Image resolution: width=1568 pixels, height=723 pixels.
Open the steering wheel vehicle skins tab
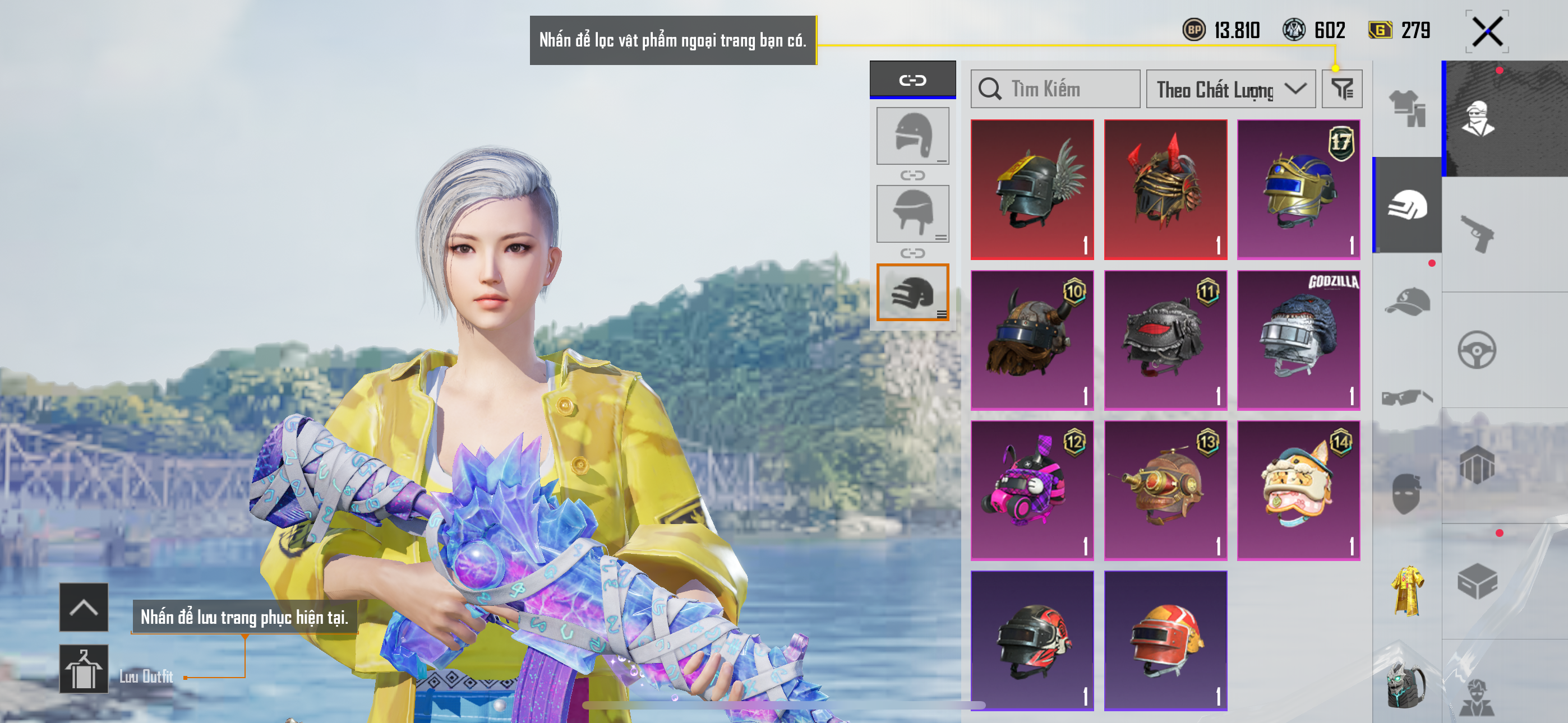coord(1477,349)
